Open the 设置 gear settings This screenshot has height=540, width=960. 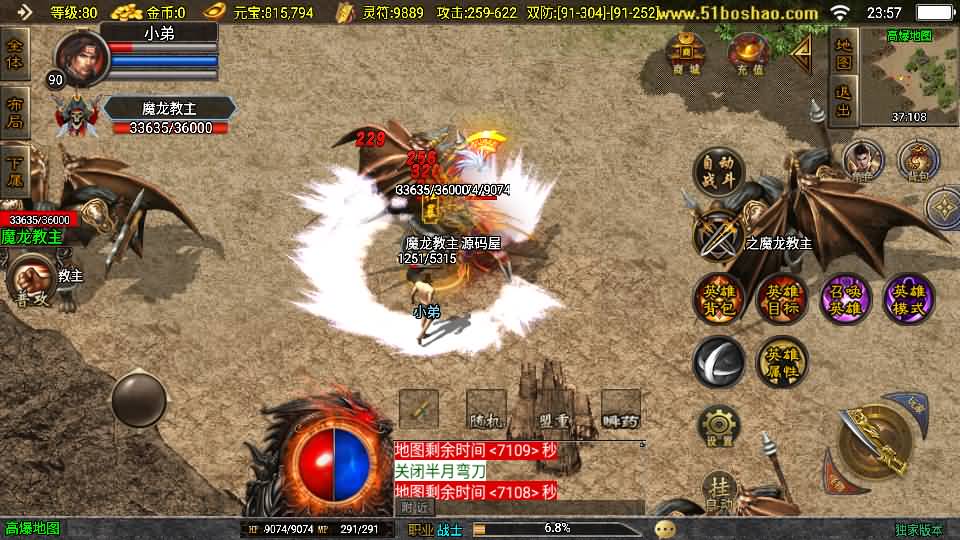tap(718, 427)
